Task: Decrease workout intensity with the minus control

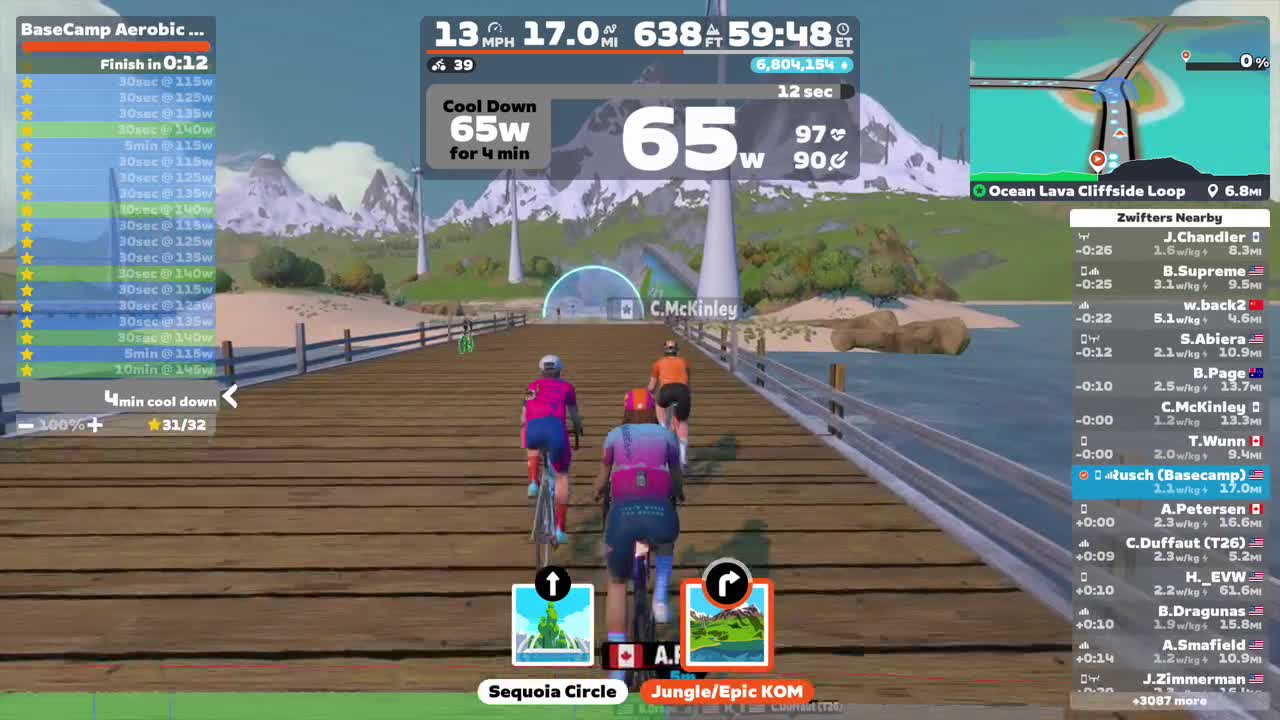Action: (x=25, y=424)
